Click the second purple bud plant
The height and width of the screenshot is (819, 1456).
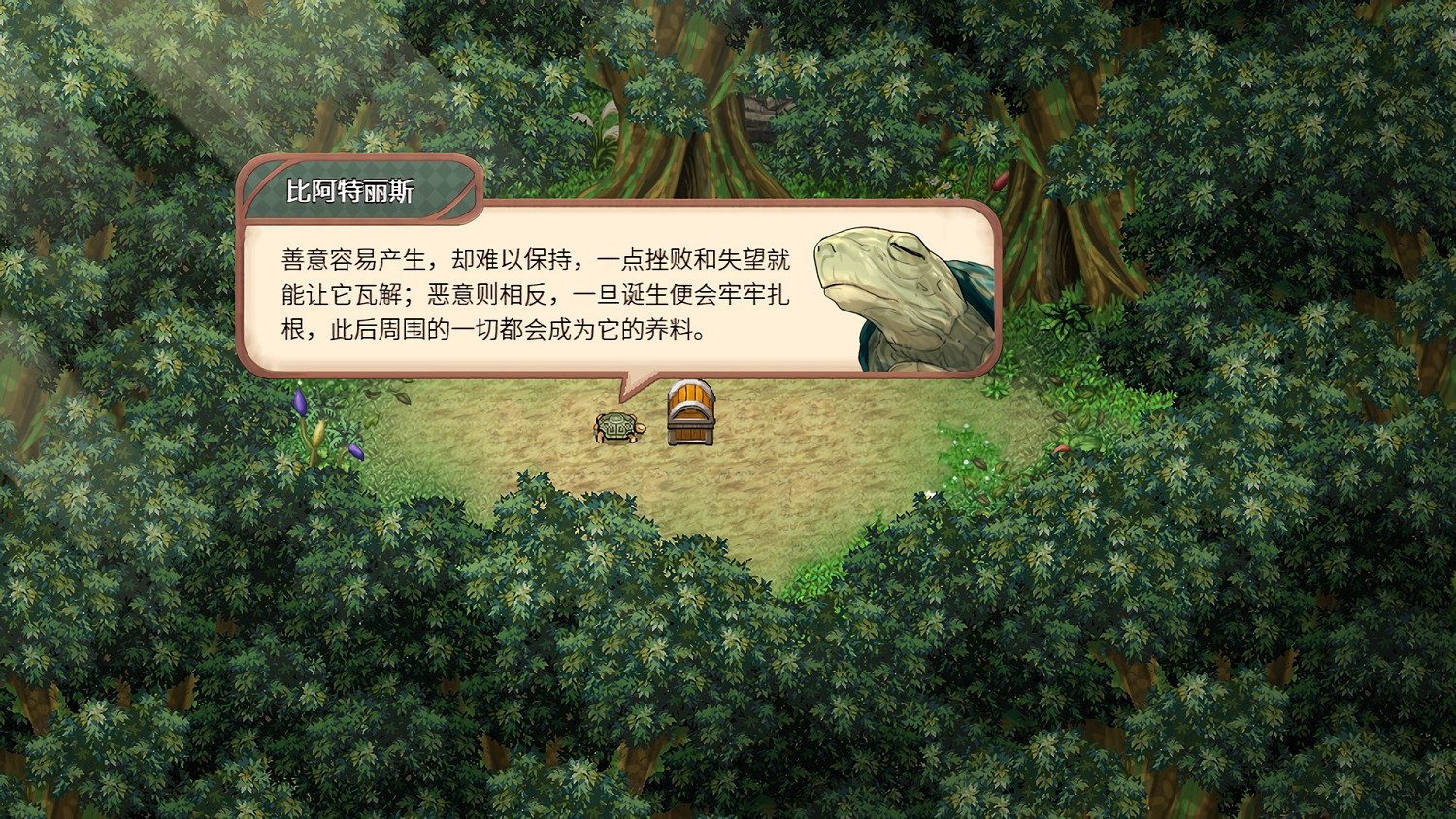pyautogui.click(x=357, y=454)
